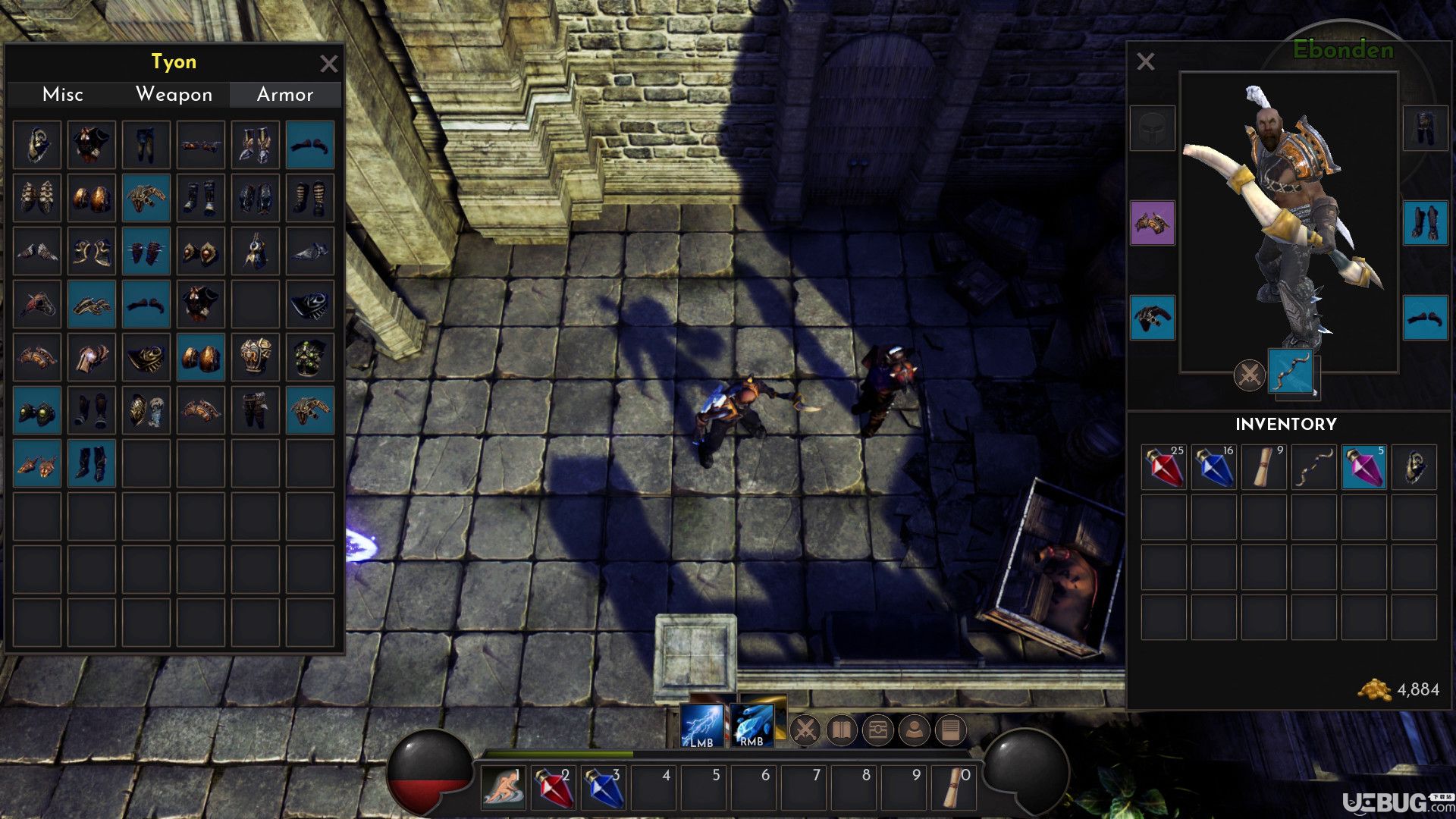Viewport: 1456px width, 819px height.
Task: Open the Weapon shop tab
Action: 174,95
